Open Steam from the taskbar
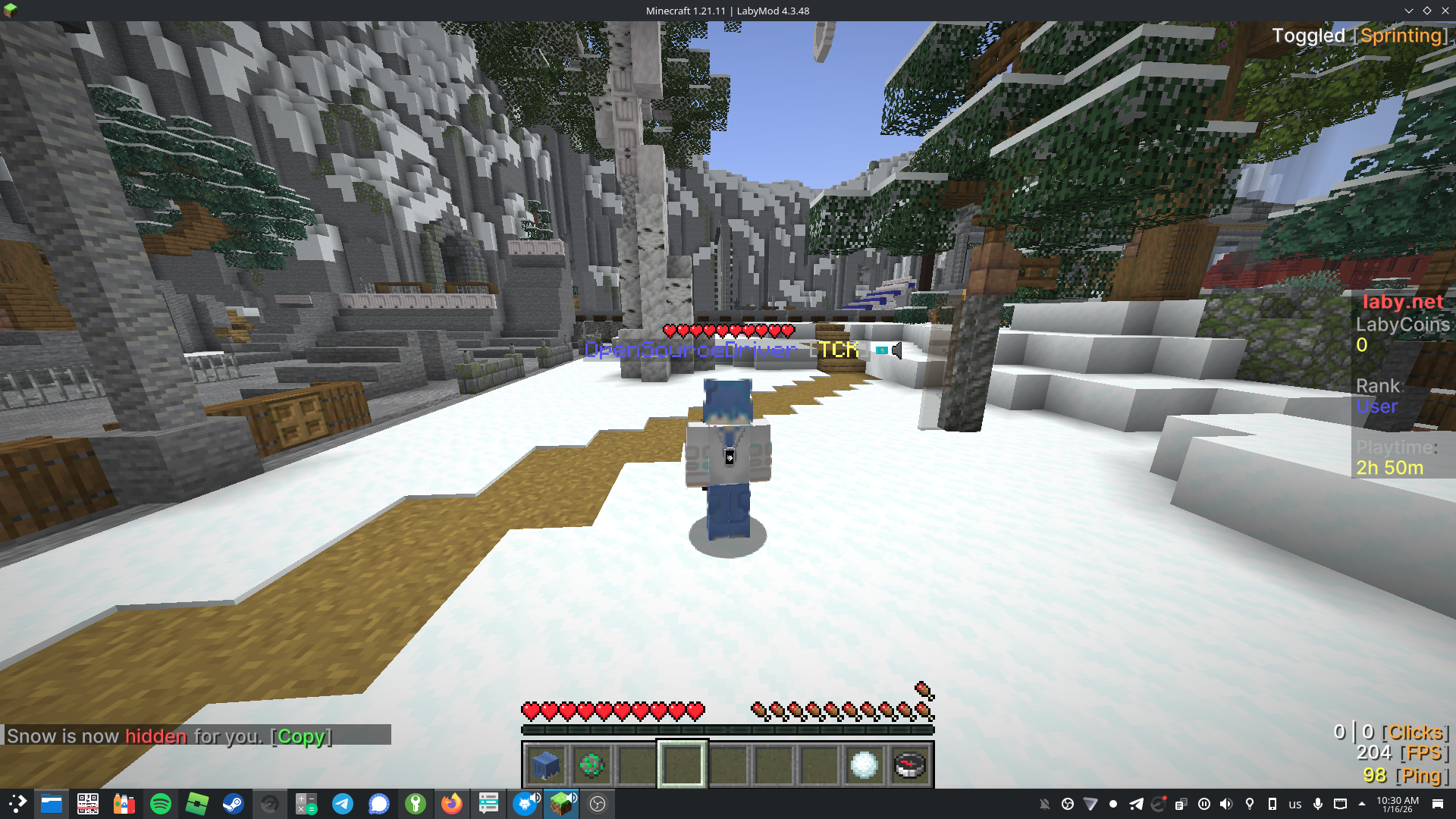Viewport: 1456px width, 819px height. [234, 804]
